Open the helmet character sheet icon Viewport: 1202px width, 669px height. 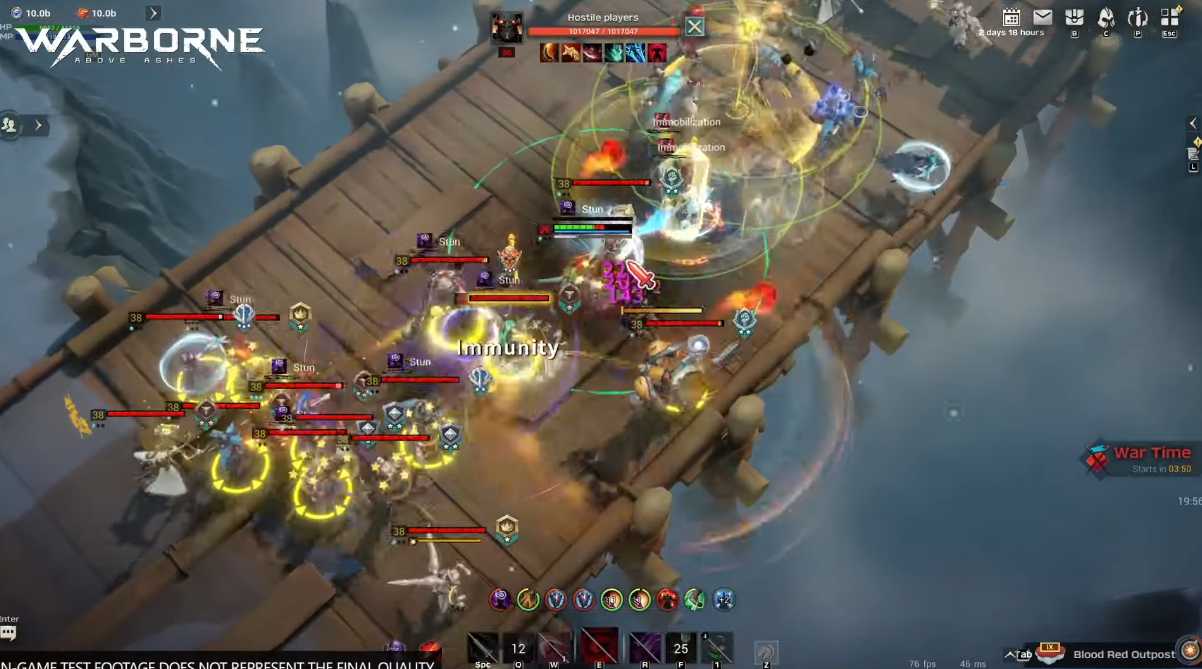point(1106,17)
